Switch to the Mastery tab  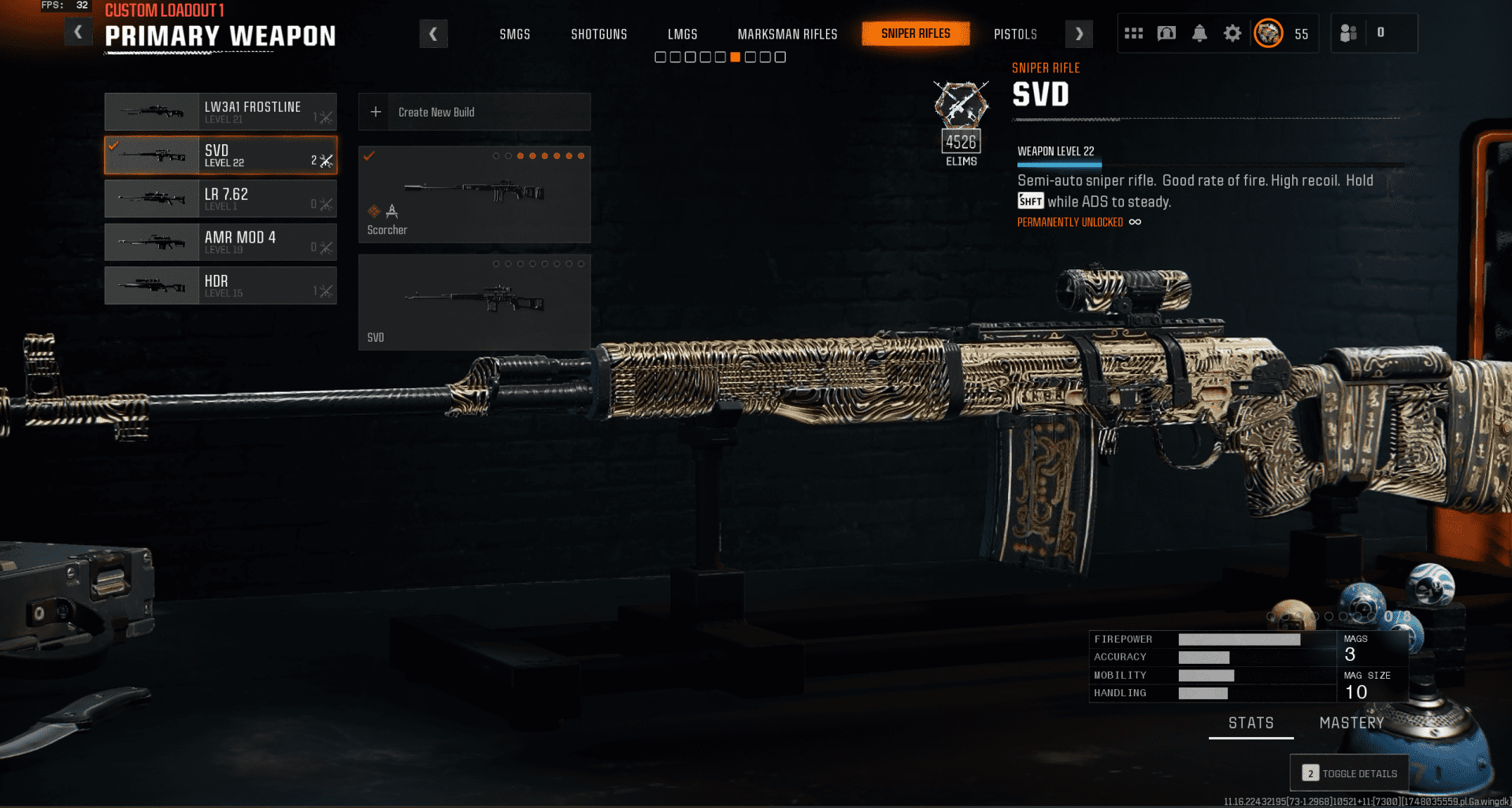1351,723
